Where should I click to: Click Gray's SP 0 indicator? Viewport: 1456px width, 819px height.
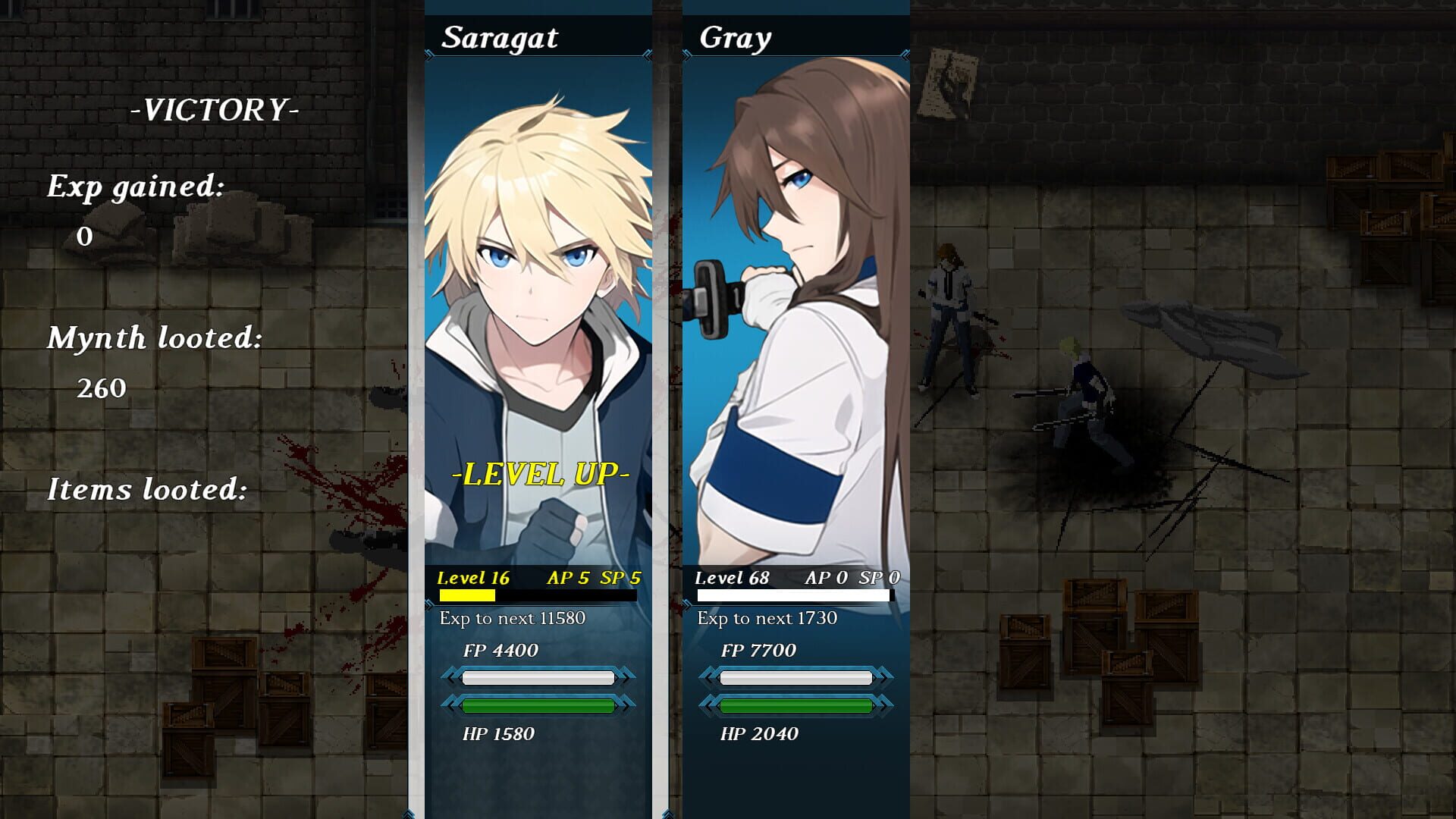click(876, 576)
